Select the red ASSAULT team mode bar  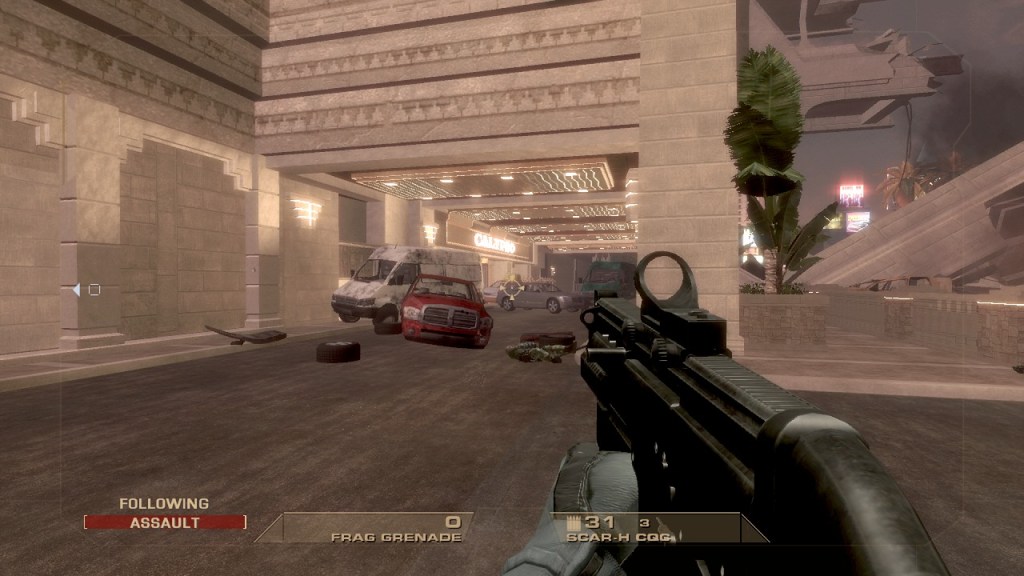tap(165, 522)
